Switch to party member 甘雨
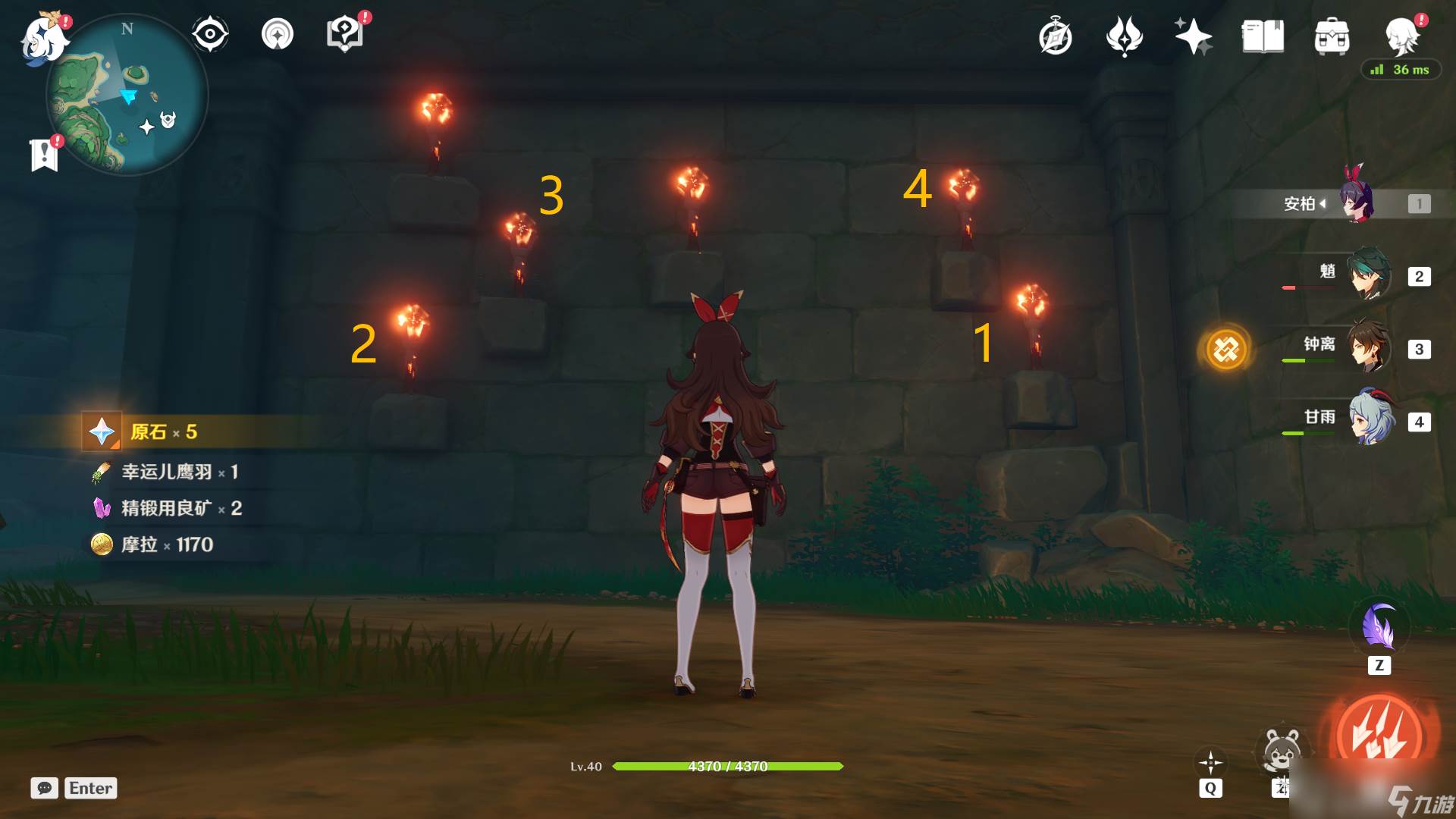Image resolution: width=1456 pixels, height=819 pixels. tap(1371, 419)
